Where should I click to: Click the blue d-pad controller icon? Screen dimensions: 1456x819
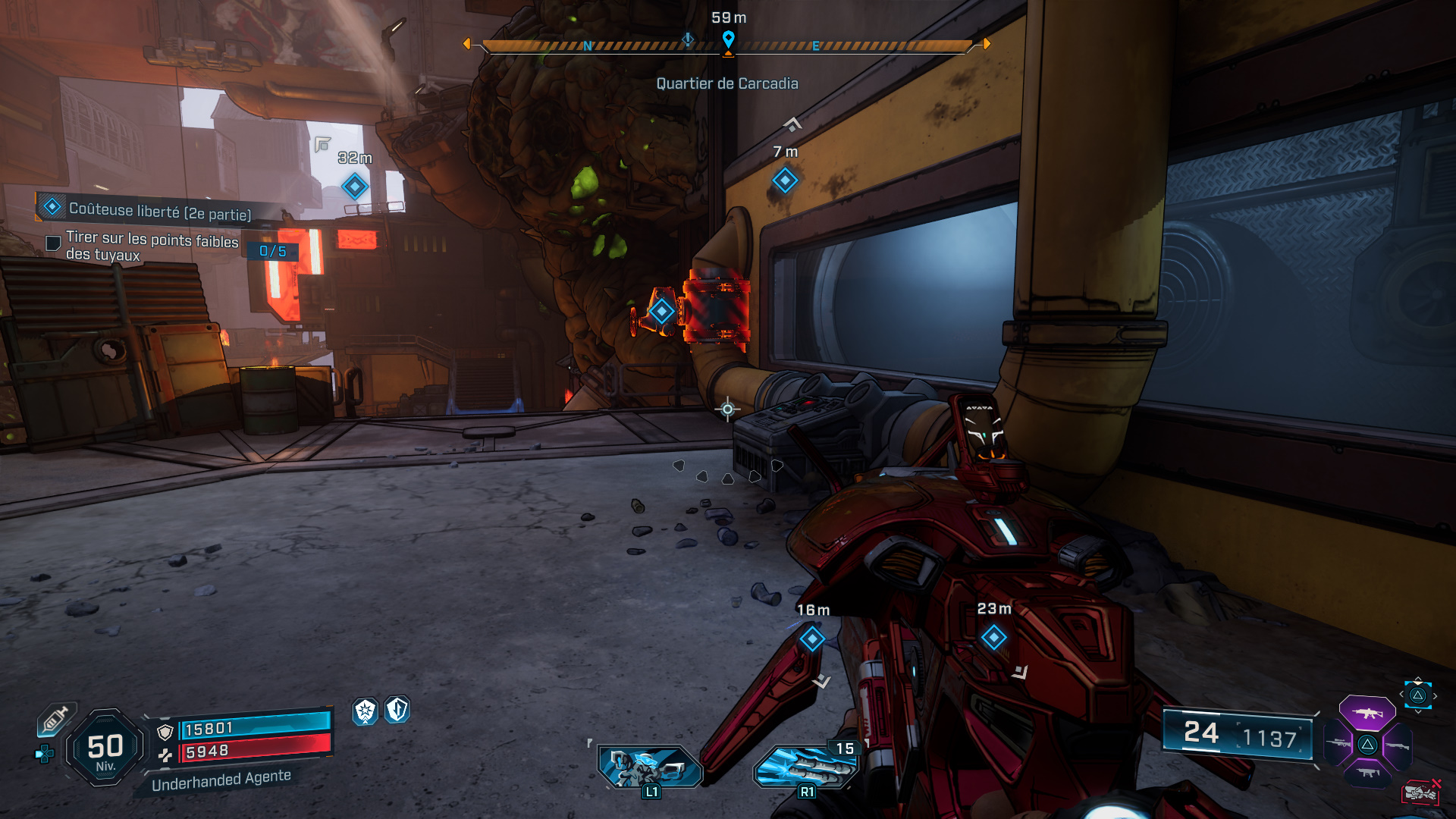(x=44, y=752)
